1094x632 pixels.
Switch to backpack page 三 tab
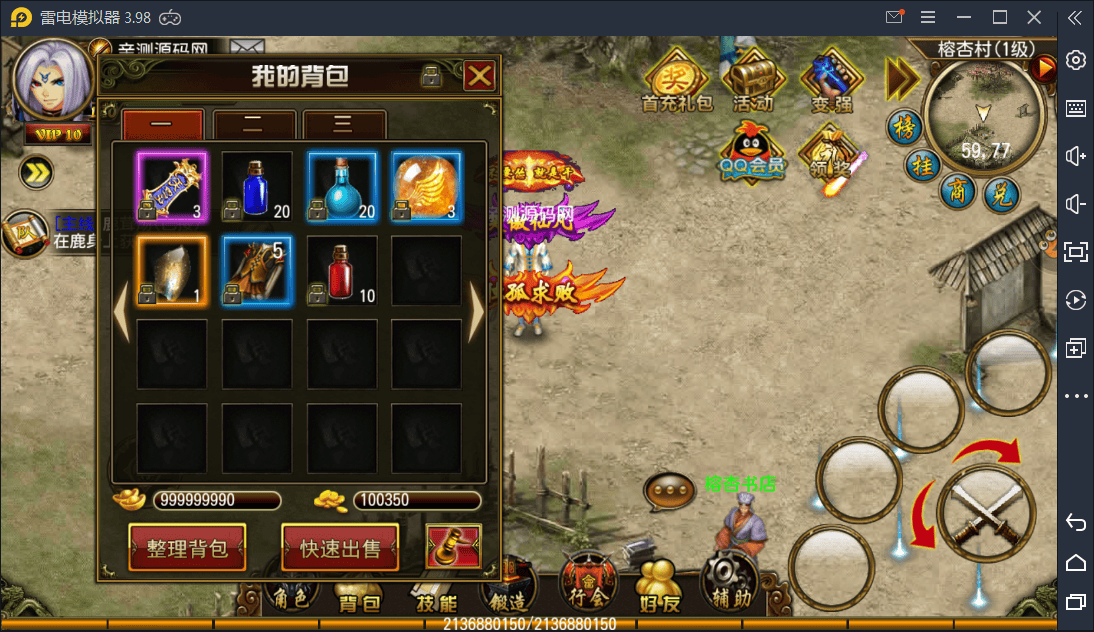coord(344,126)
